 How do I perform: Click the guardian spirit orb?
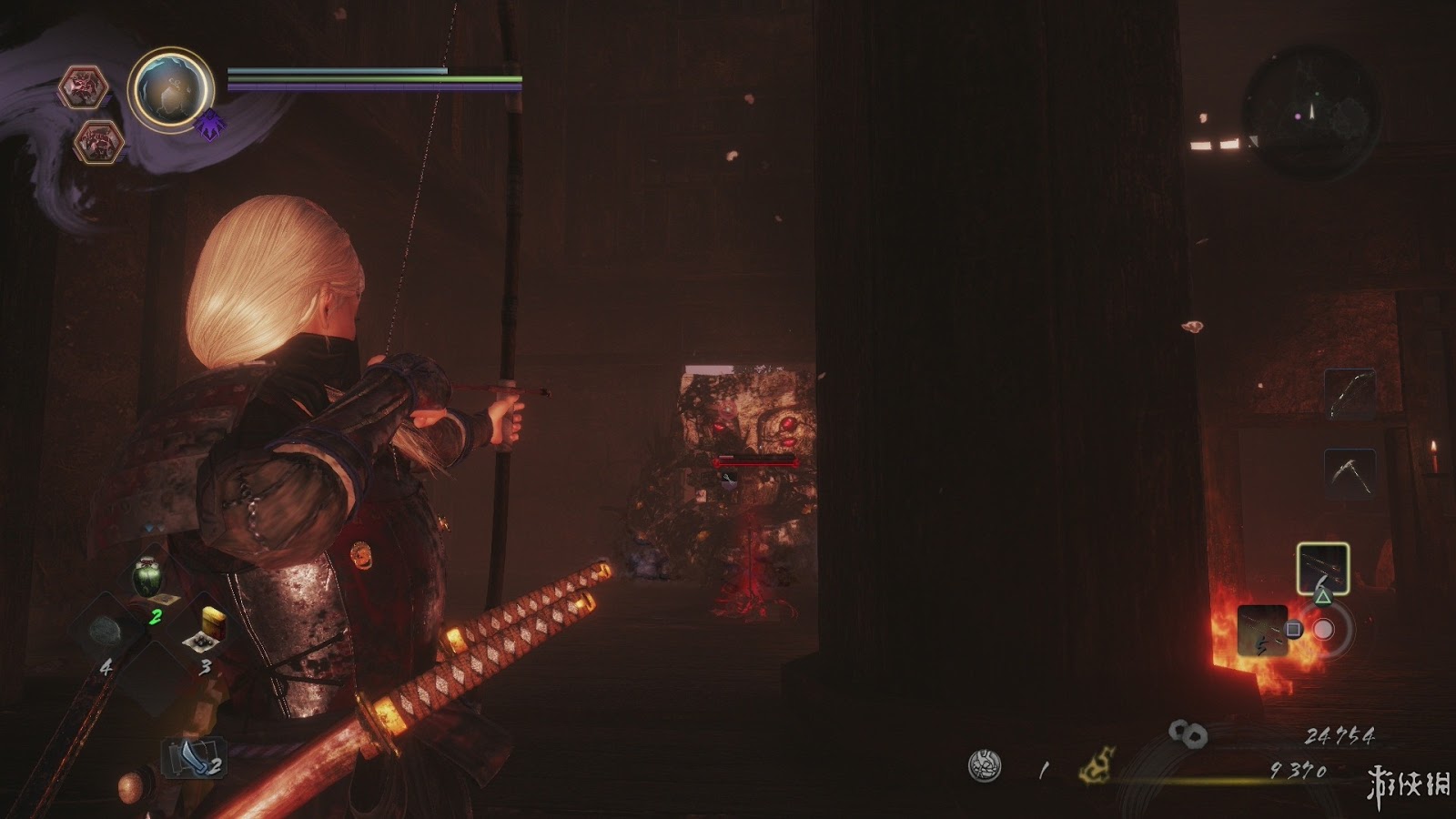tap(170, 89)
